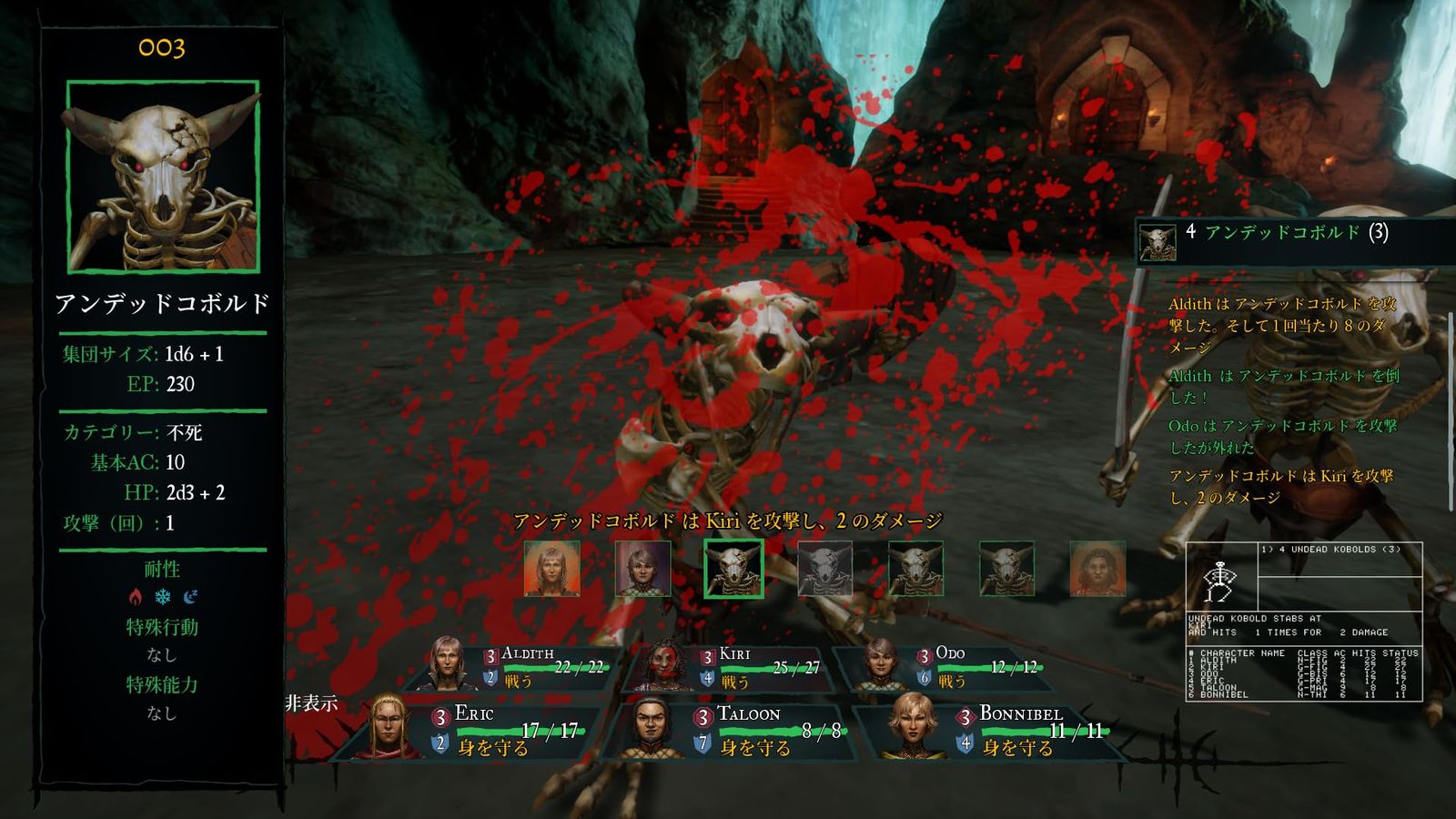Click the ice snowflake resistance icon
The width and height of the screenshot is (1456, 819).
pyautogui.click(x=163, y=597)
